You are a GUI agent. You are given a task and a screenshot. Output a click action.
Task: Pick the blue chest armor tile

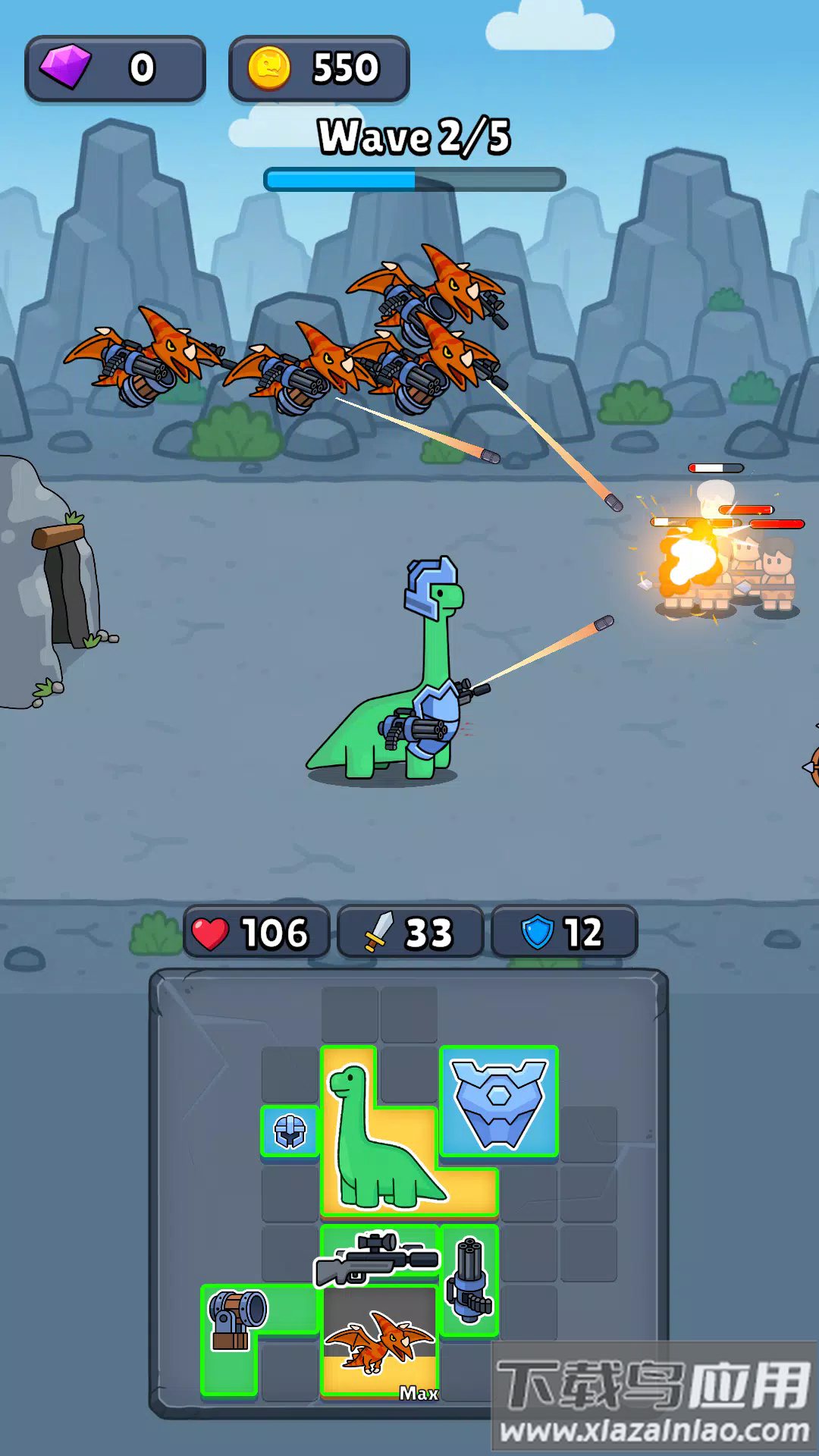[x=499, y=1101]
